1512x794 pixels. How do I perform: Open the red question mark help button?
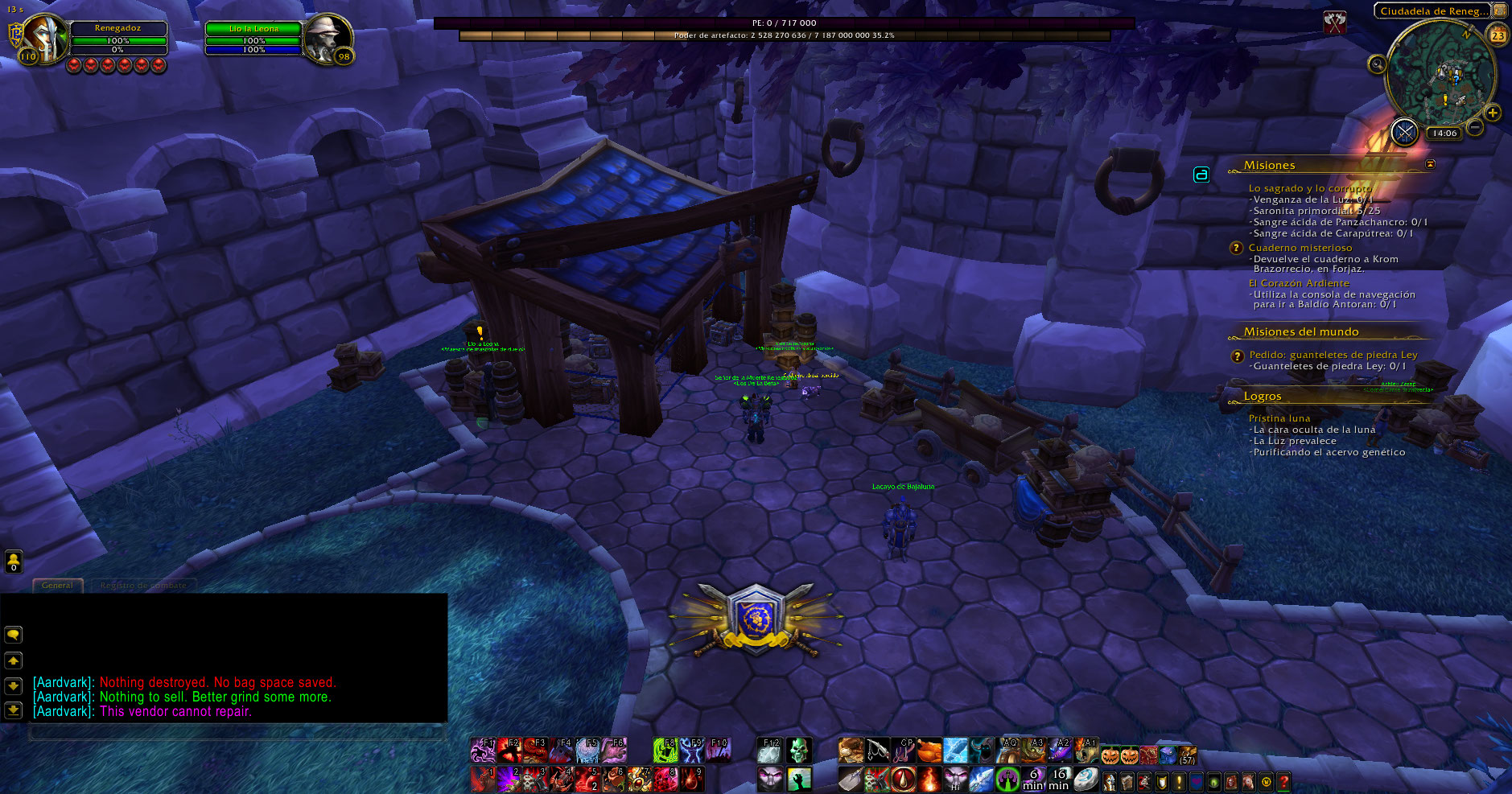[x=1283, y=781]
